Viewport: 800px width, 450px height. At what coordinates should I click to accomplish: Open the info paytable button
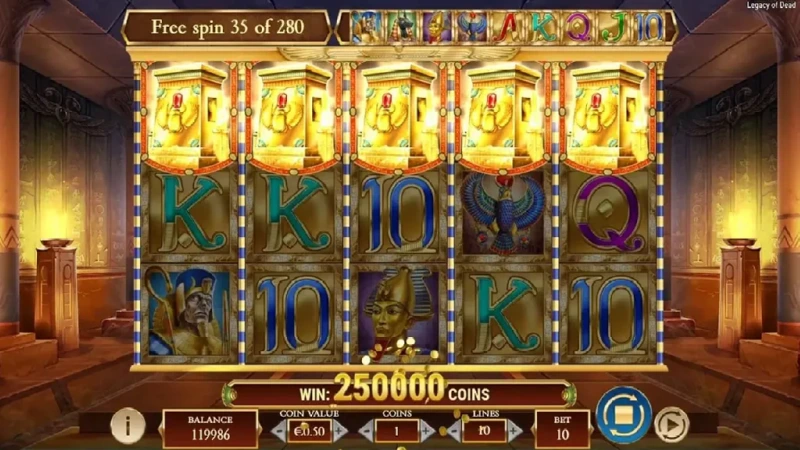(x=128, y=426)
